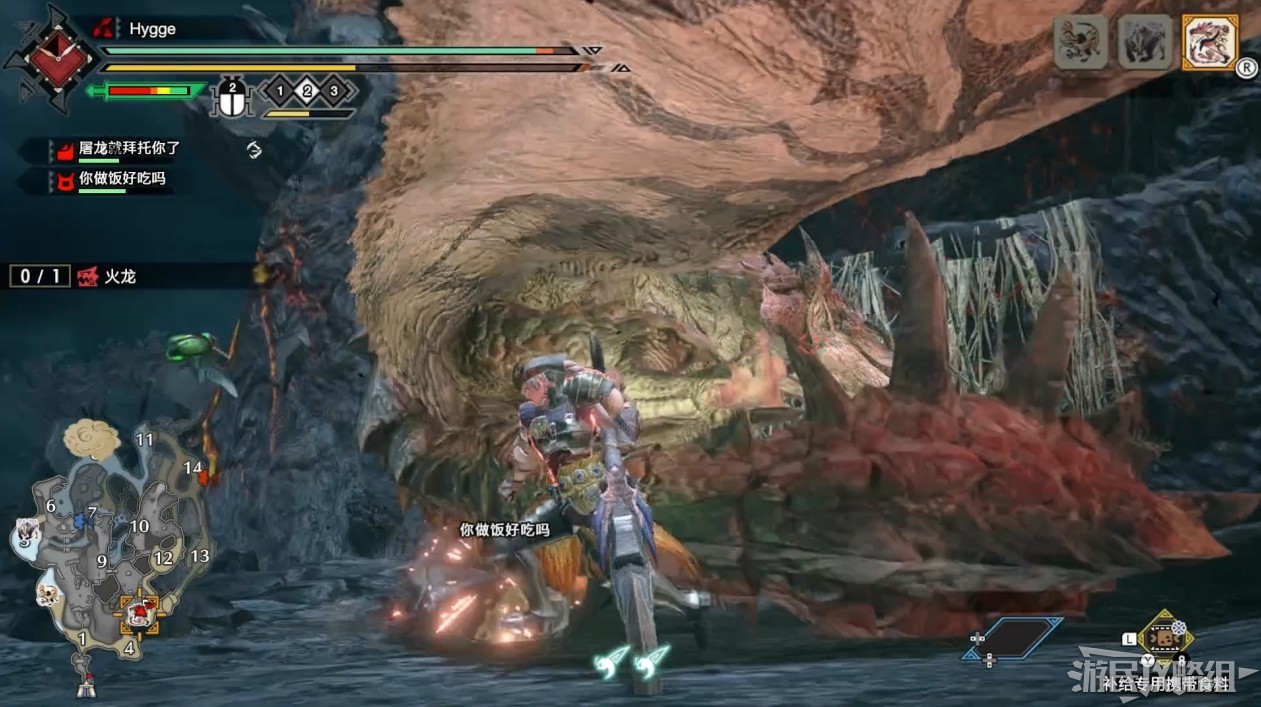The height and width of the screenshot is (707, 1261).
Task: Click the wirebug beetle icon
Action: click(x=232, y=98)
